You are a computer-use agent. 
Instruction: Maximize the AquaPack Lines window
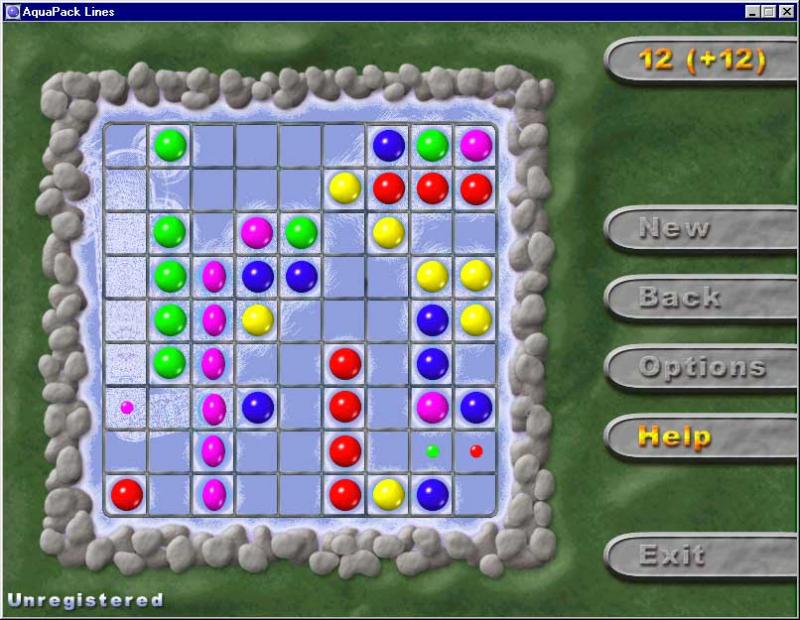pos(769,11)
